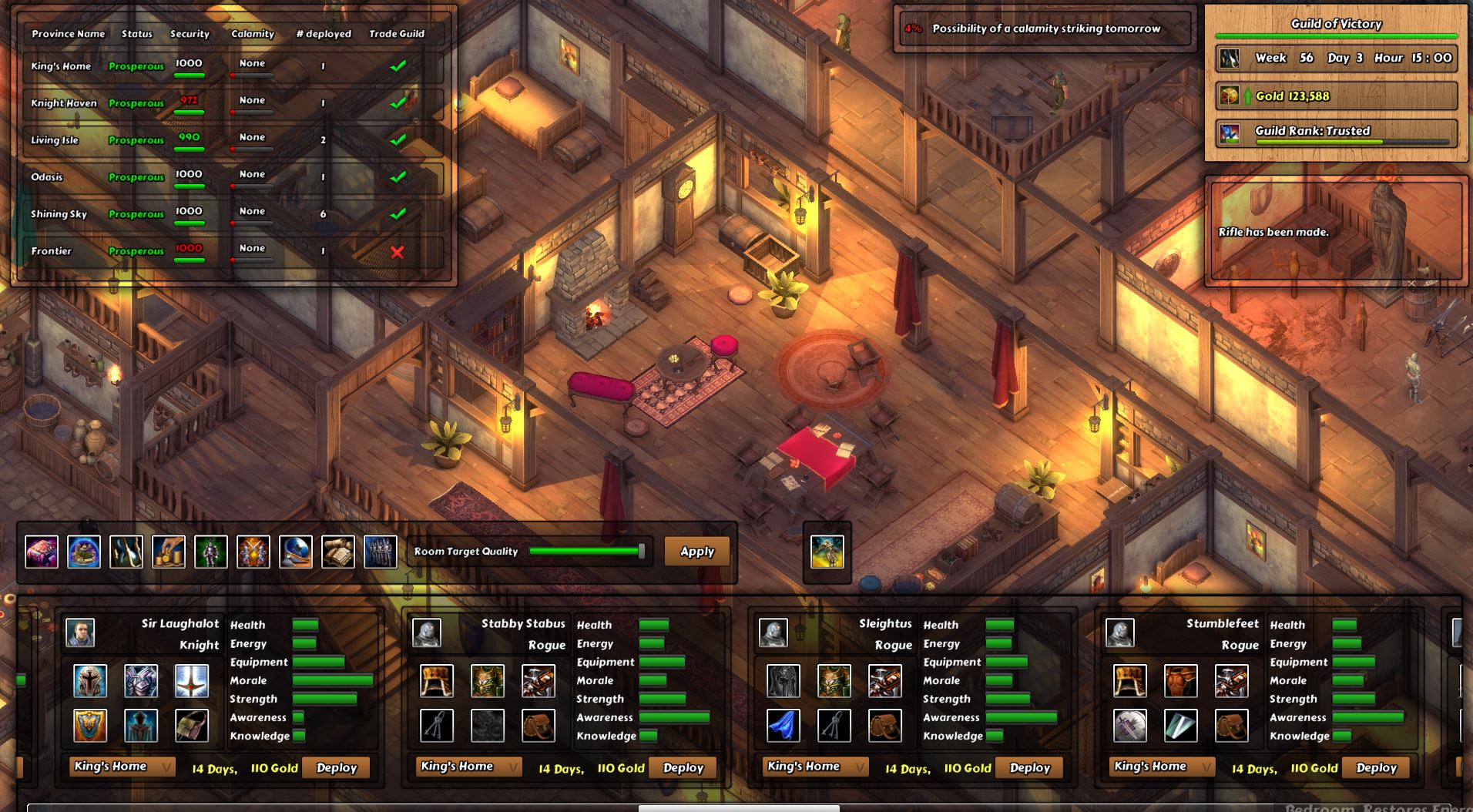The height and width of the screenshot is (812, 1473).
Task: Deploy Sleightus the Rogue
Action: pyautogui.click(x=1029, y=767)
